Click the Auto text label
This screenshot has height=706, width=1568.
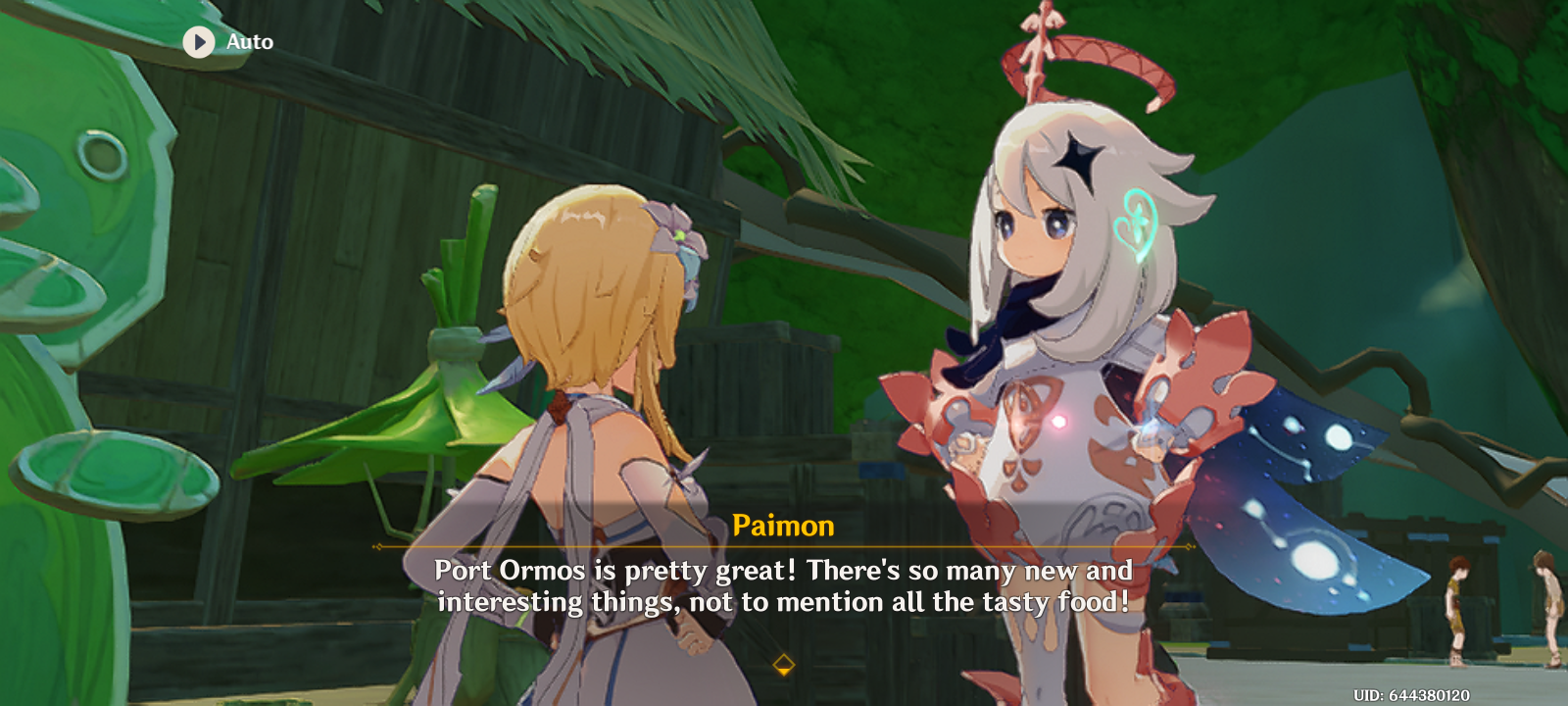248,41
